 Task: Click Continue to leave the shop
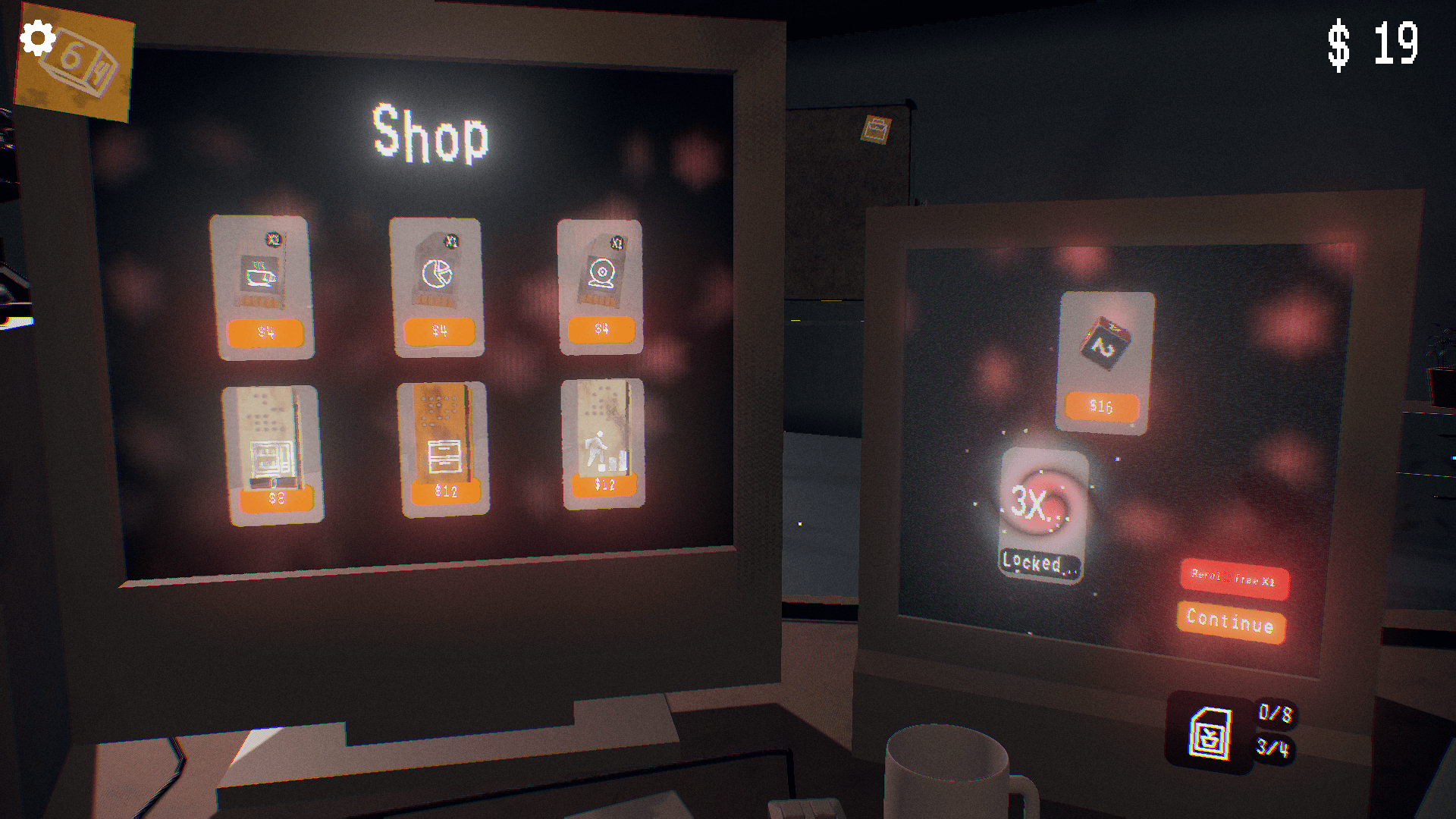point(1230,621)
